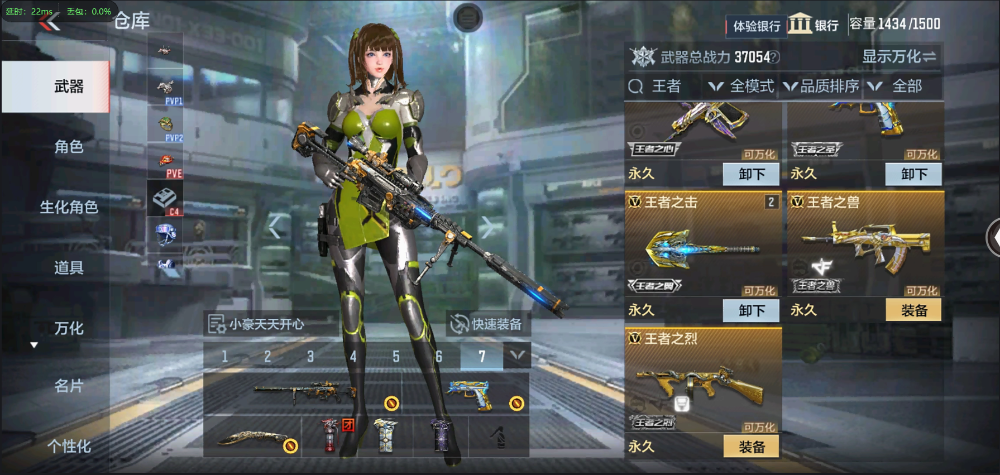Equip the 王者之烈 weapon
This screenshot has height=475, width=1000.
click(x=751, y=446)
